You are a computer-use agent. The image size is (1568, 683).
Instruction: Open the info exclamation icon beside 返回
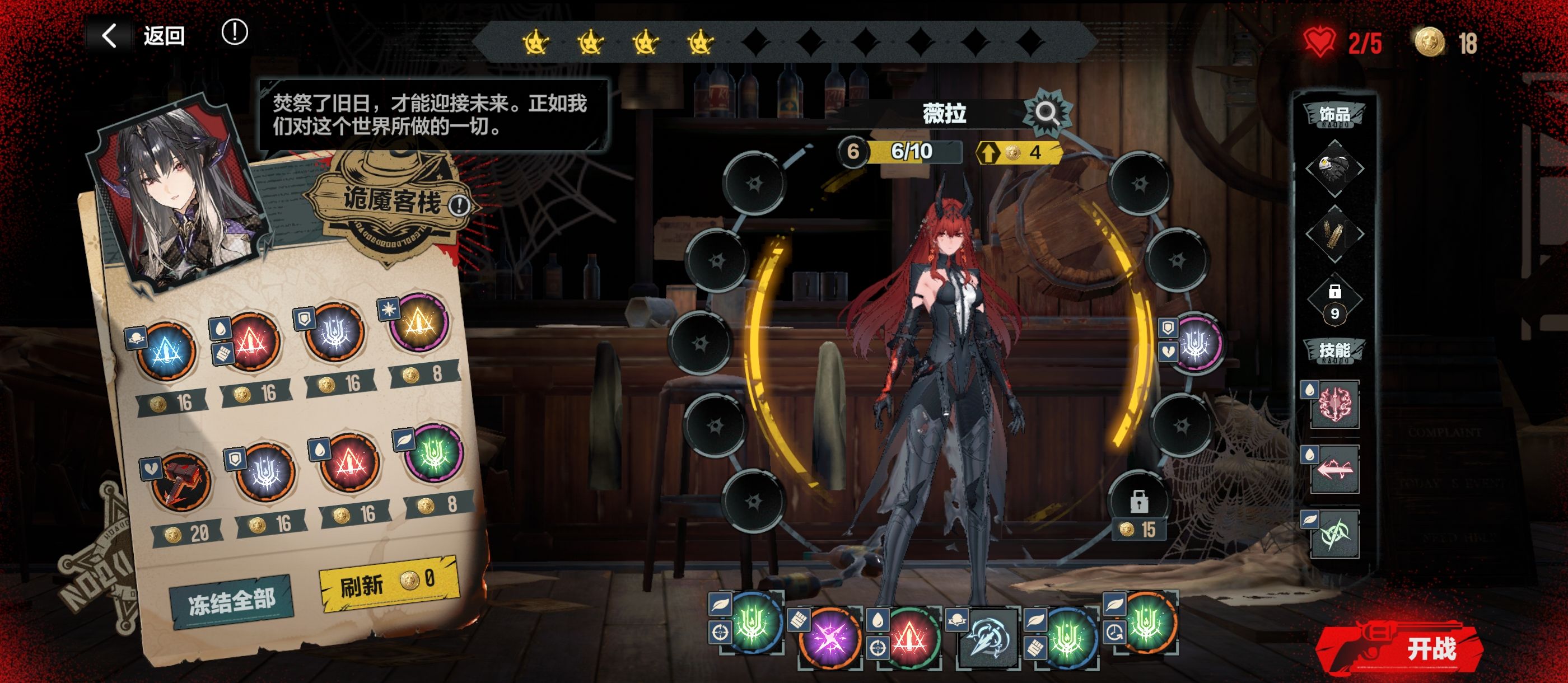(234, 32)
